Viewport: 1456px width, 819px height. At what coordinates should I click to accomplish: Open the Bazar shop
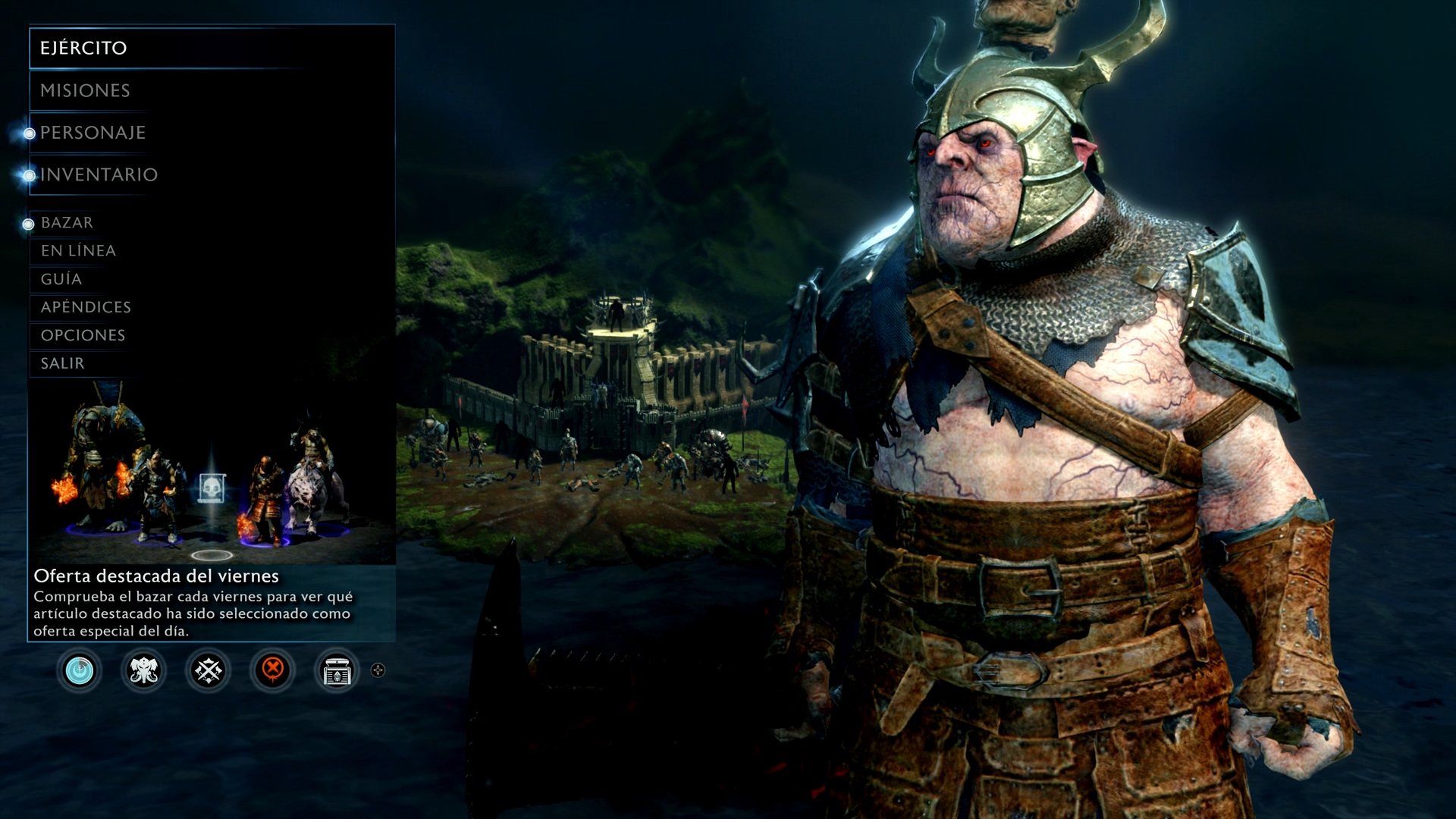[x=67, y=223]
